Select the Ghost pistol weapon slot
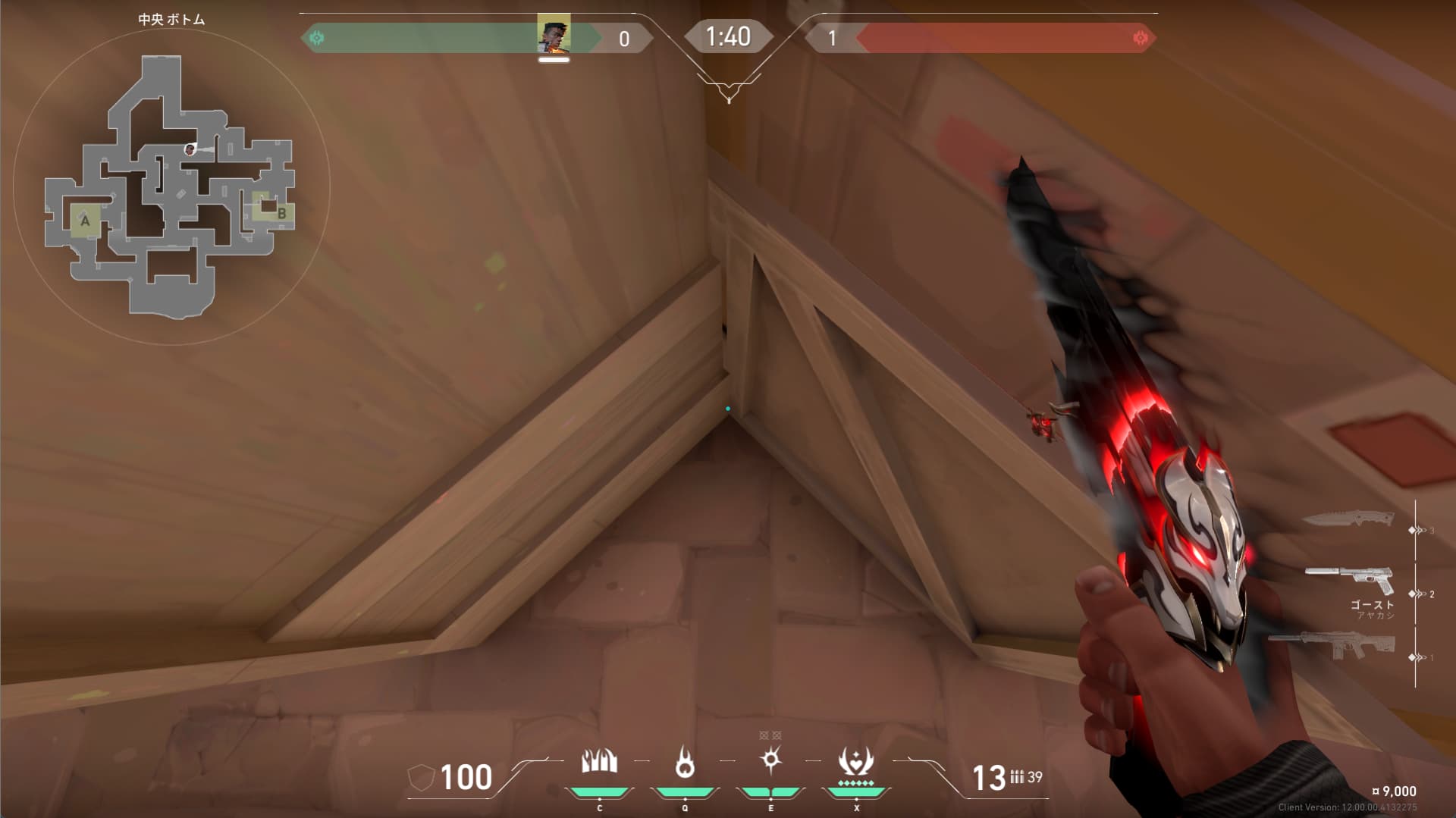1456x818 pixels. [1348, 580]
